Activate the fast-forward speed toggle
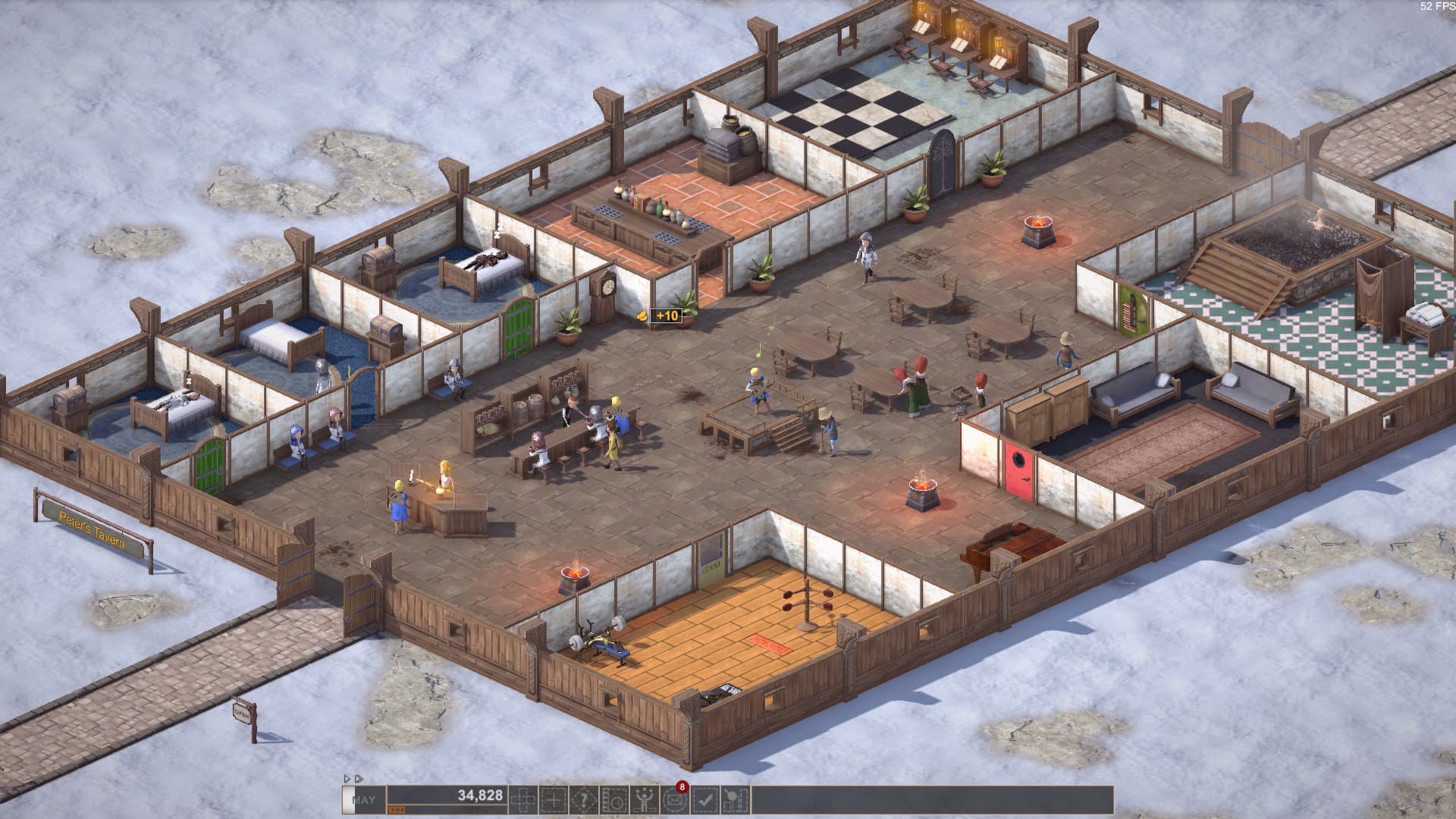The image size is (1456, 819). pyautogui.click(x=358, y=778)
